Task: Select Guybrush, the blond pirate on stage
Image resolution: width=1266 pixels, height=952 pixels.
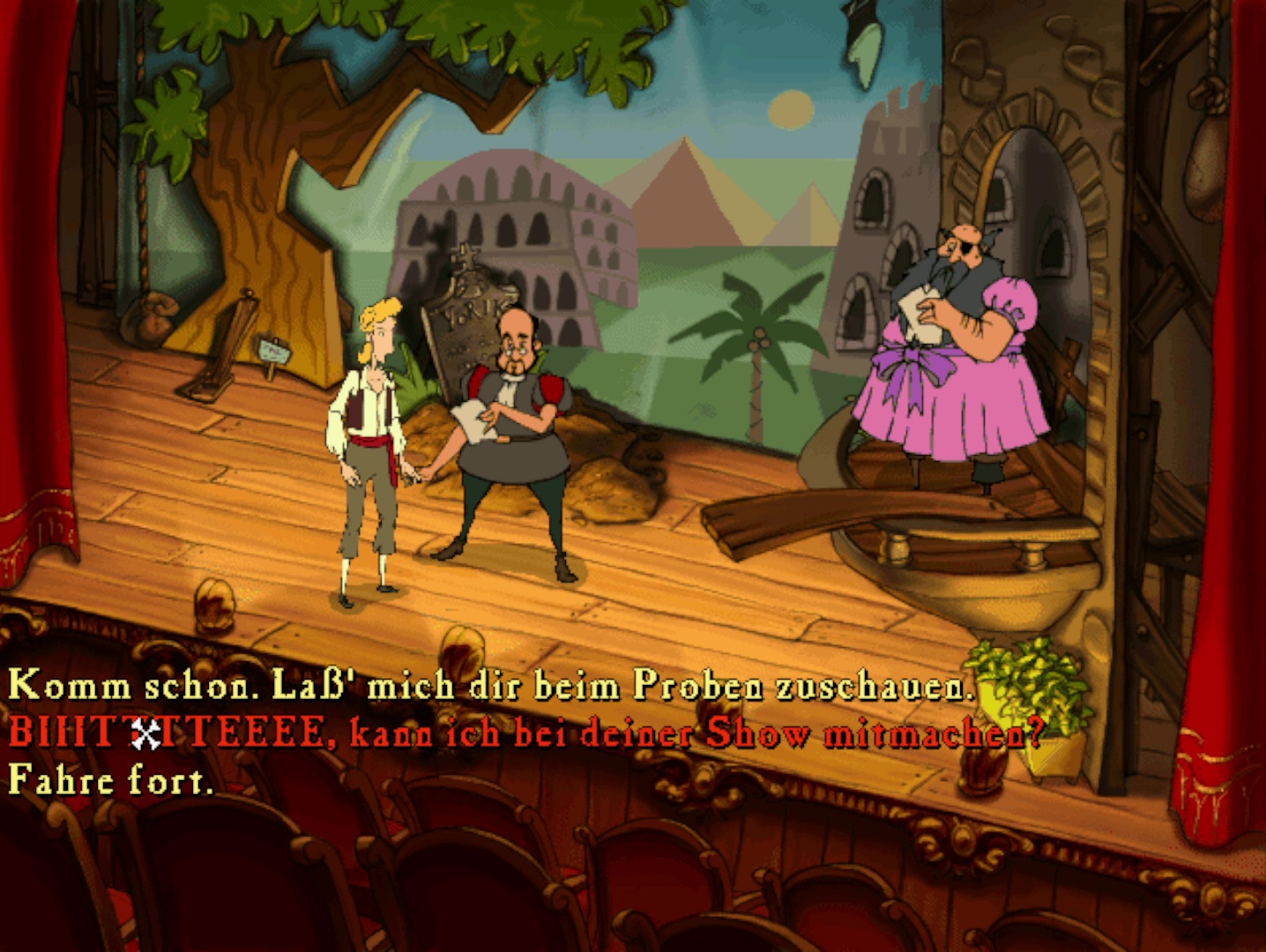Action: (370, 423)
